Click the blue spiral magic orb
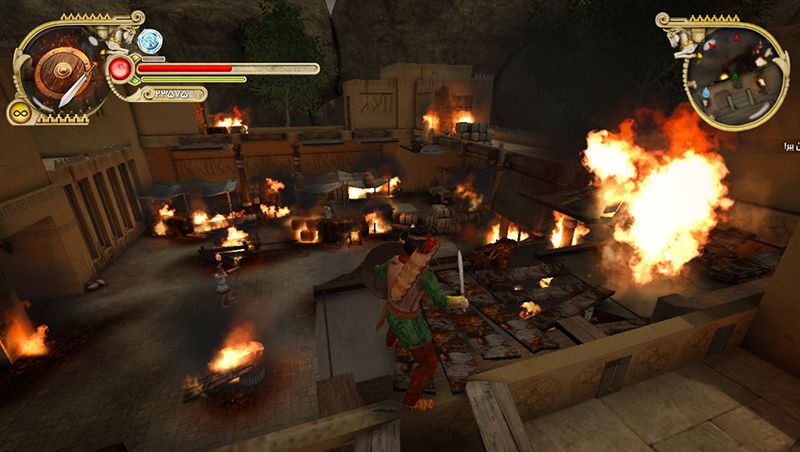The image size is (800, 452). [x=150, y=41]
